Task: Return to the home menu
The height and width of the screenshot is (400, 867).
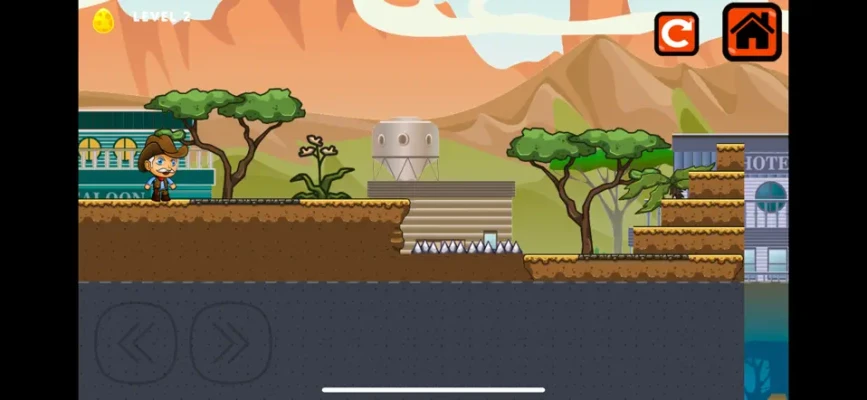Action: (x=752, y=33)
